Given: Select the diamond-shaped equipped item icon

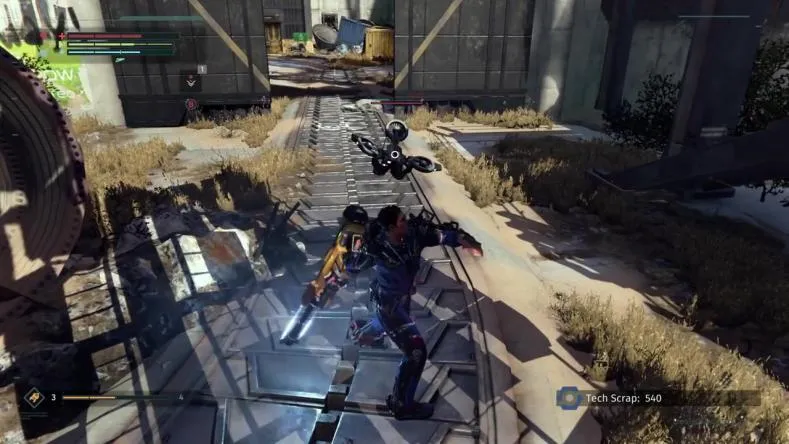Looking at the screenshot, I should pos(33,396).
